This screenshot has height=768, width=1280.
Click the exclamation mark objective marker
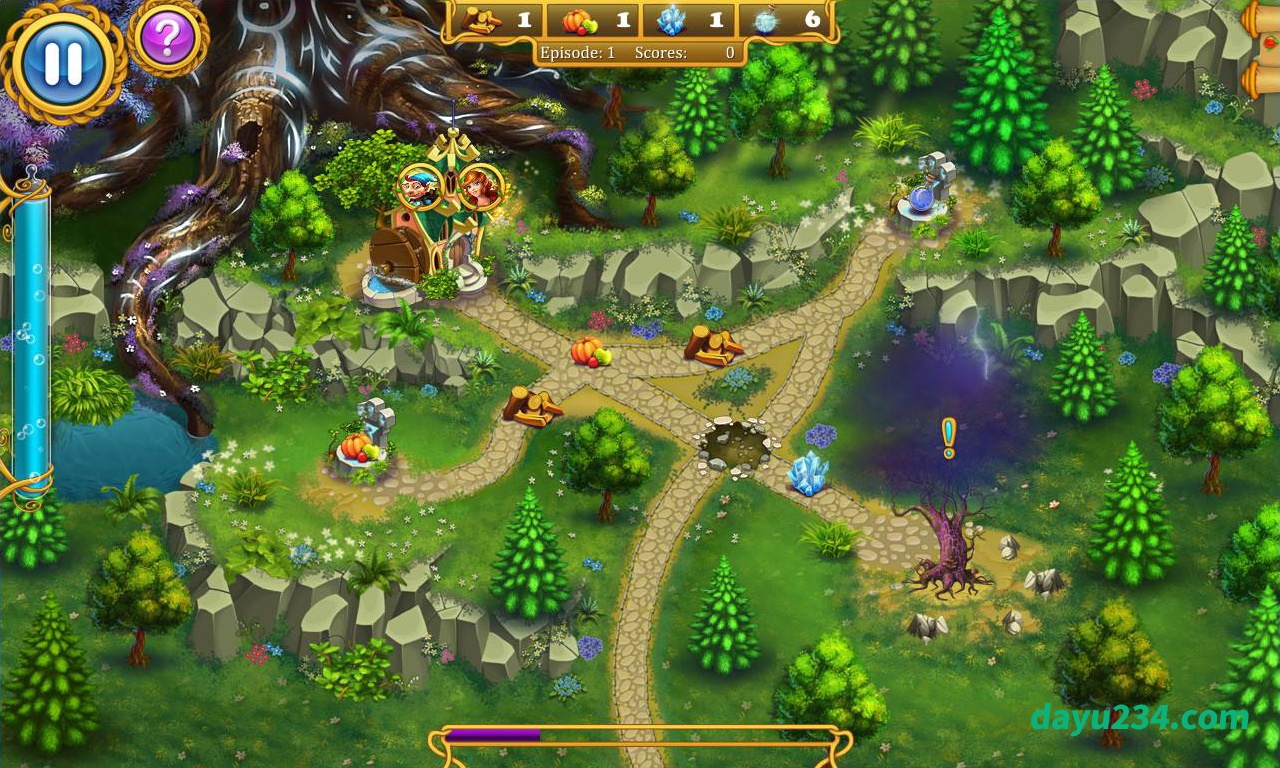[x=948, y=437]
